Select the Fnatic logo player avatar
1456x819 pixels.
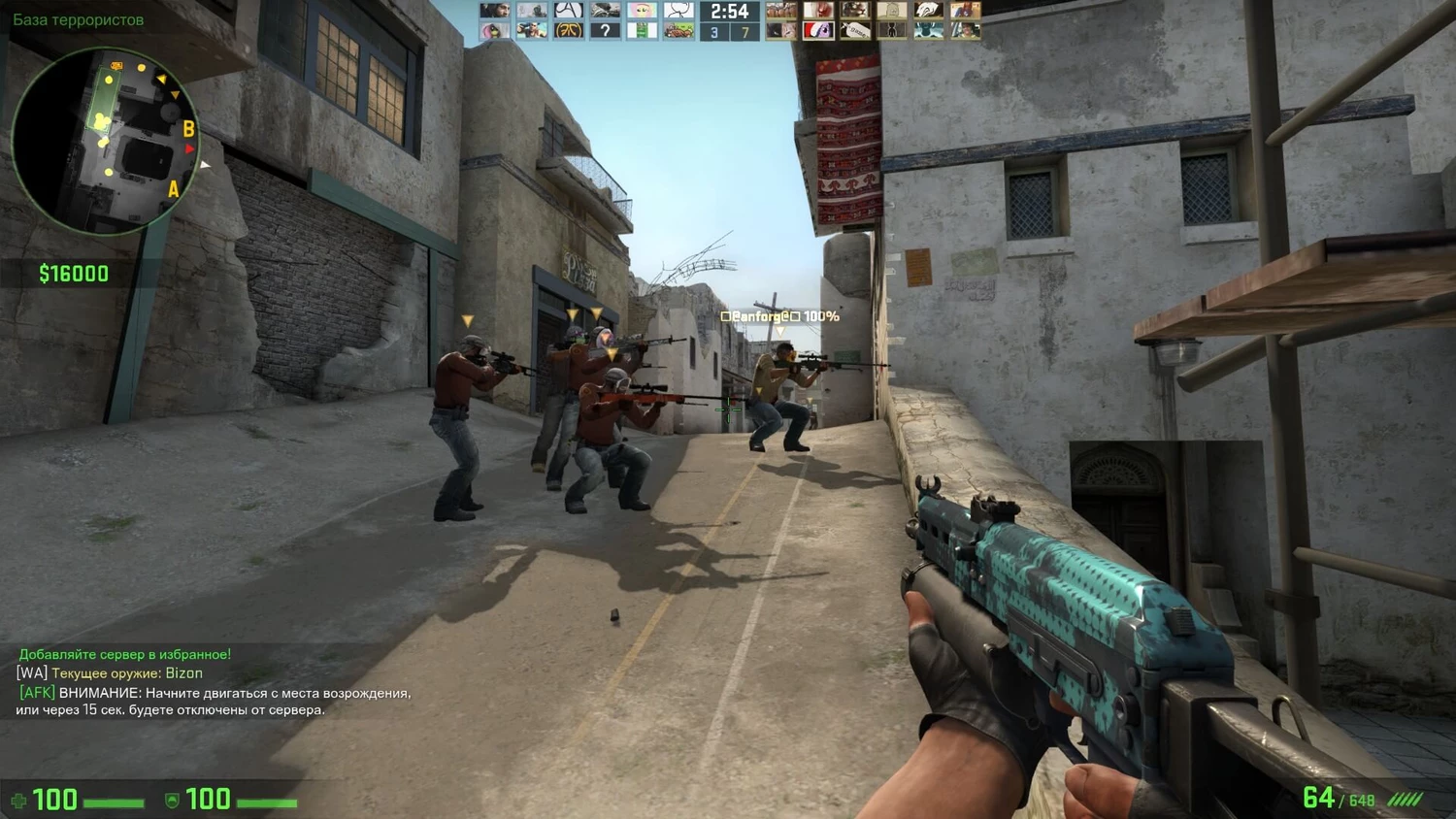pyautogui.click(x=568, y=31)
